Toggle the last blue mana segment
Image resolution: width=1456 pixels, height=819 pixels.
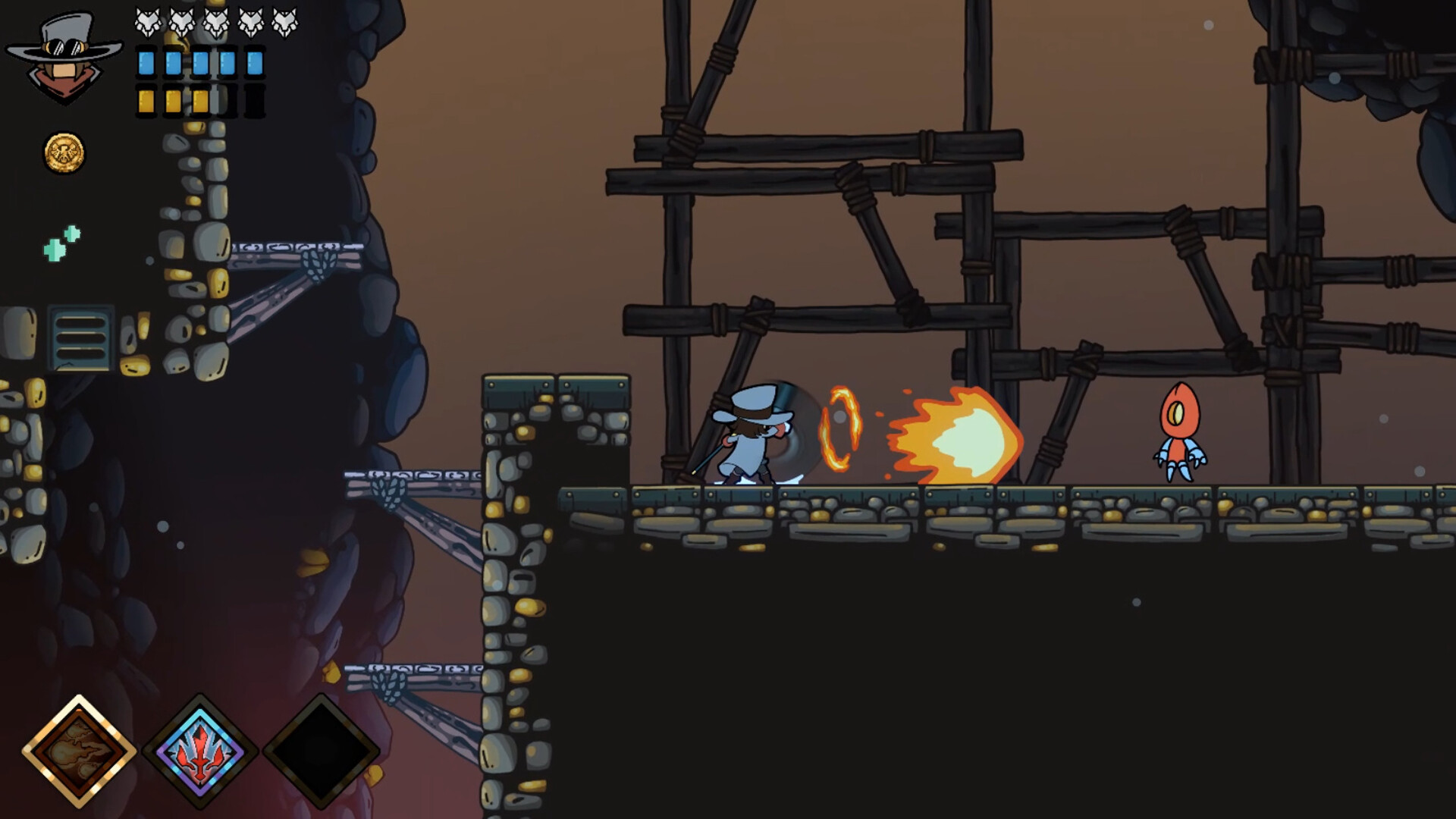253,64
